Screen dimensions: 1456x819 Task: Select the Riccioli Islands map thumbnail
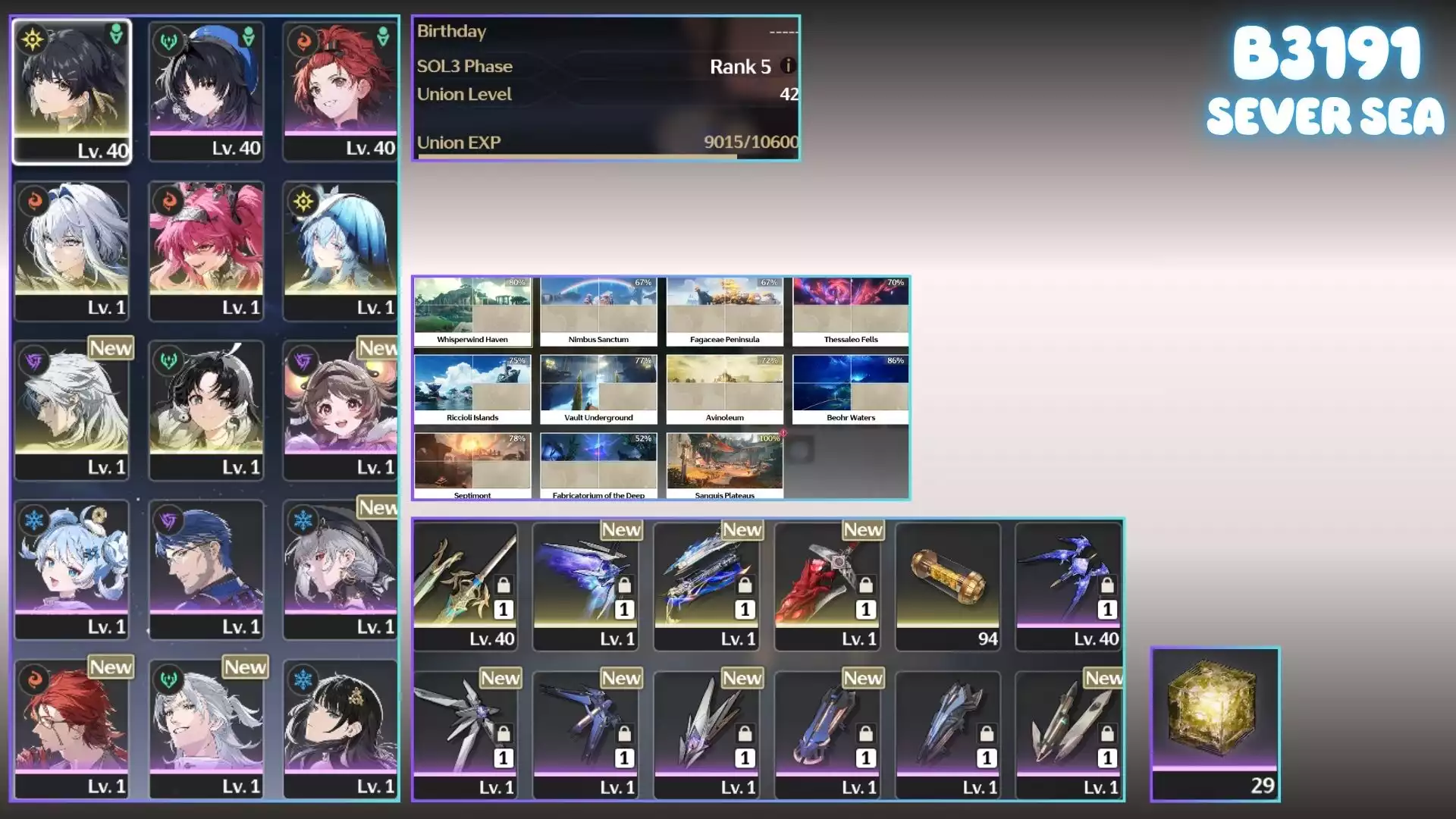pos(472,389)
